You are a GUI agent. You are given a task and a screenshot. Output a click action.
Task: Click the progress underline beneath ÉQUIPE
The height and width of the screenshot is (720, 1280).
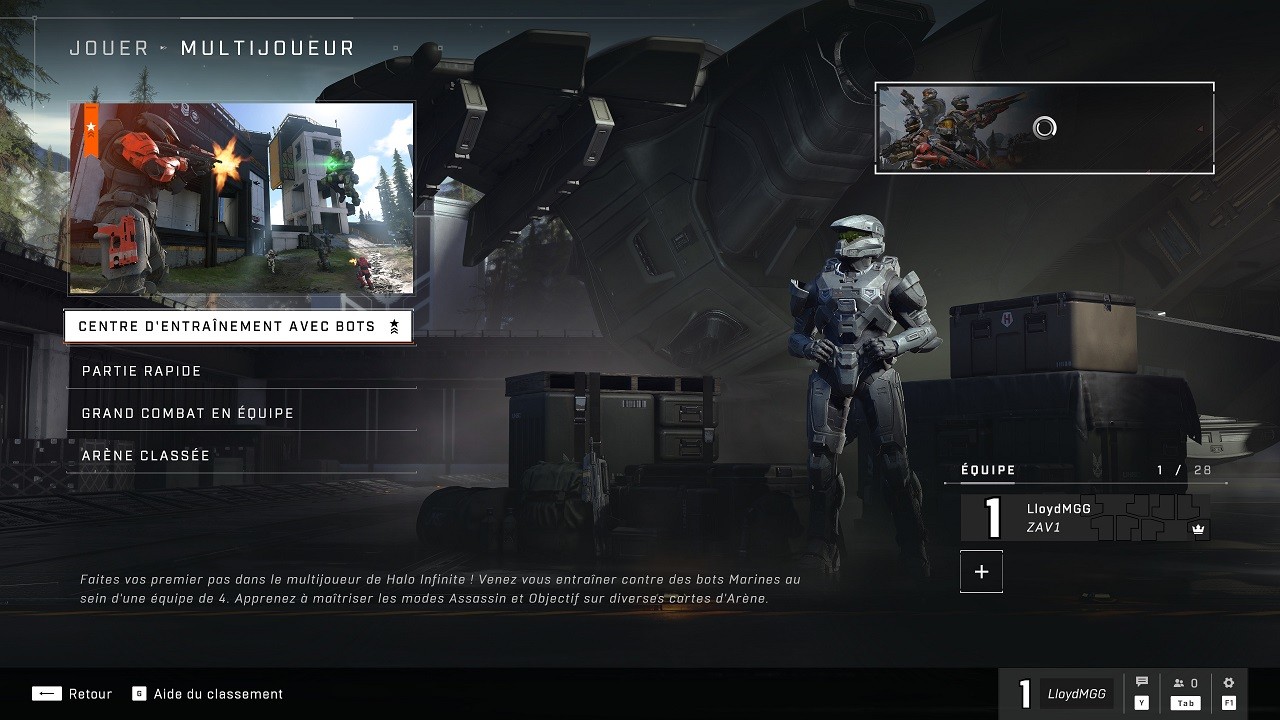point(1085,482)
